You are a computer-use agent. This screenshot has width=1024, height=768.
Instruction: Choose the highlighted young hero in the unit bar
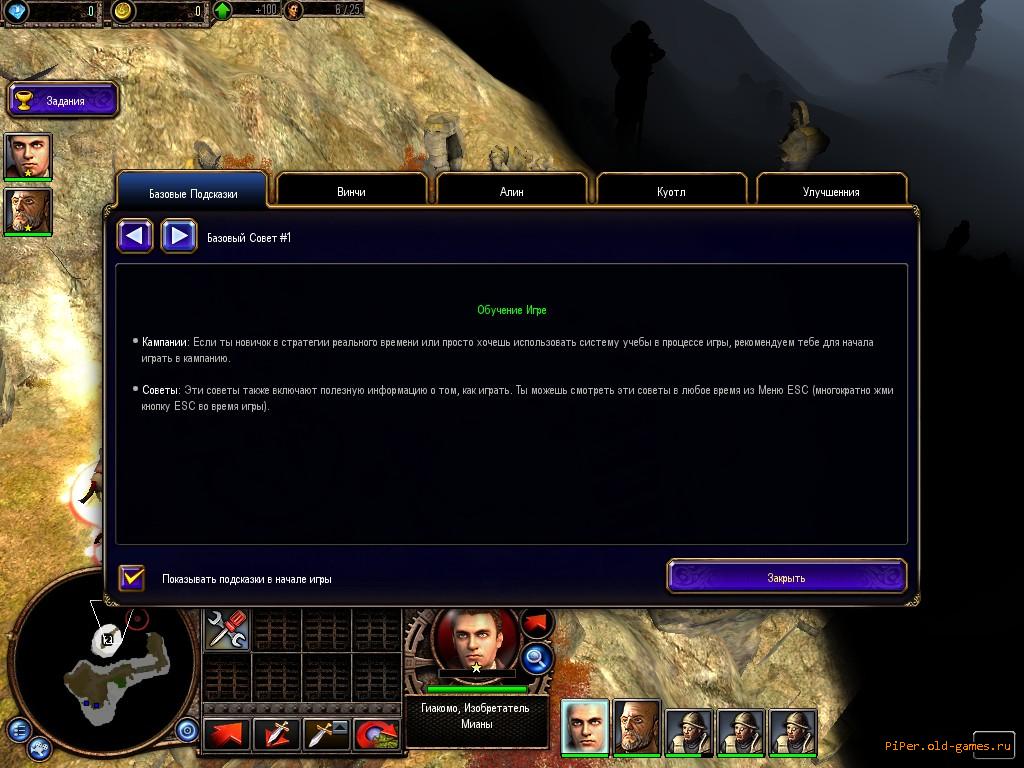pyautogui.click(x=585, y=725)
